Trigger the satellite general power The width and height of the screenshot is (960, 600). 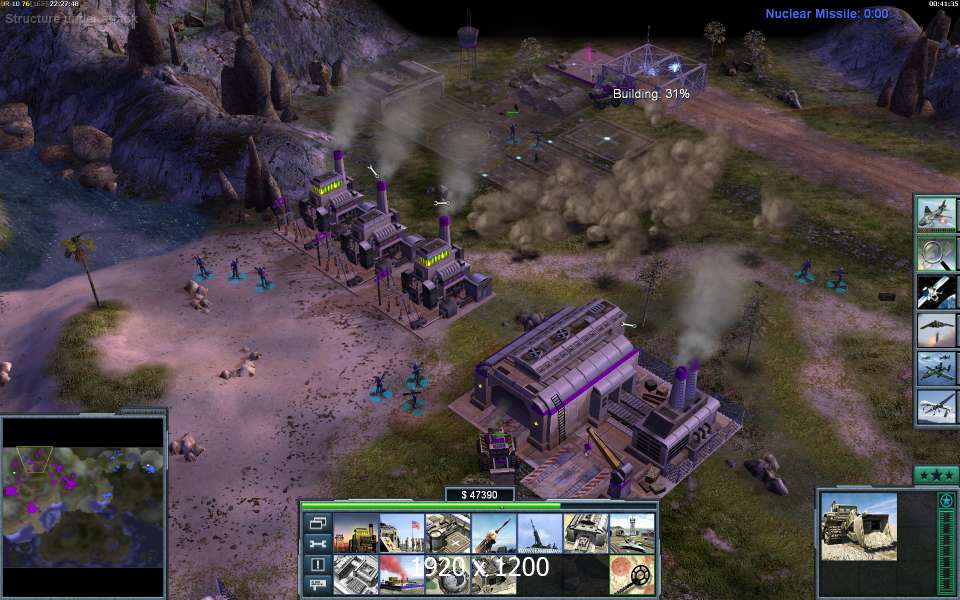(x=937, y=291)
